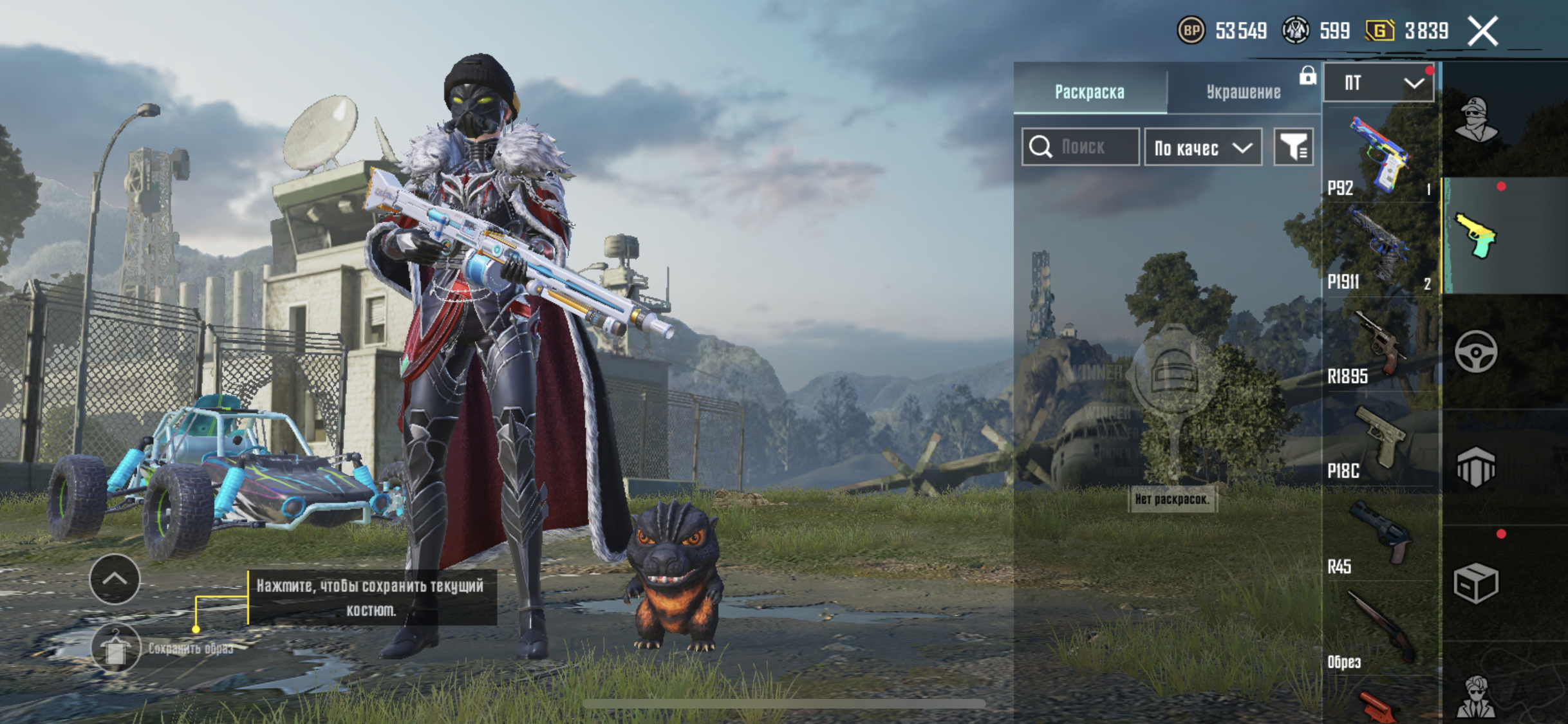The image size is (1568, 724).
Task: Open the filter funnel button
Action: pyautogui.click(x=1293, y=147)
